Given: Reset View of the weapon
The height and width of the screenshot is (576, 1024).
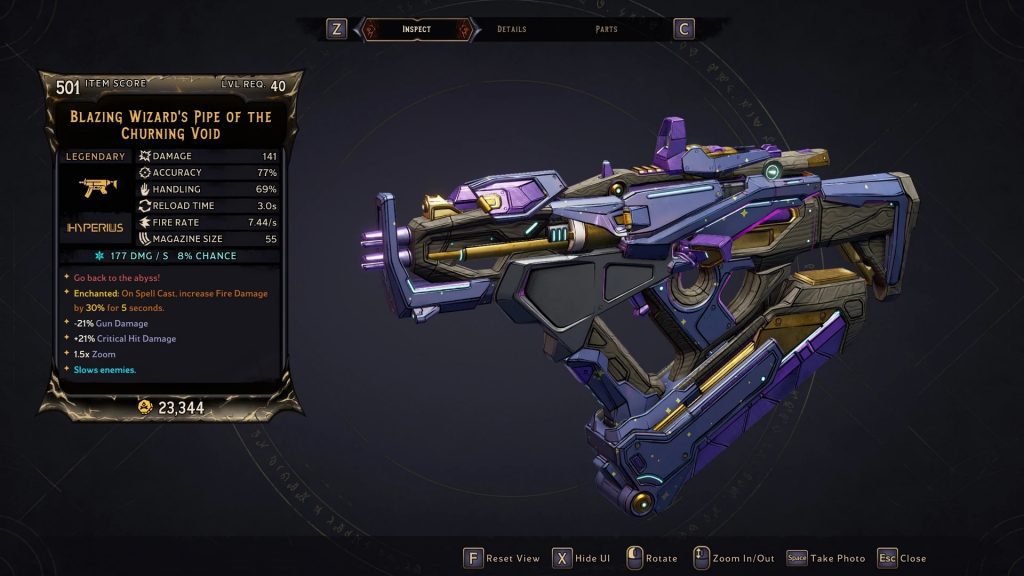Looking at the screenshot, I should (501, 558).
